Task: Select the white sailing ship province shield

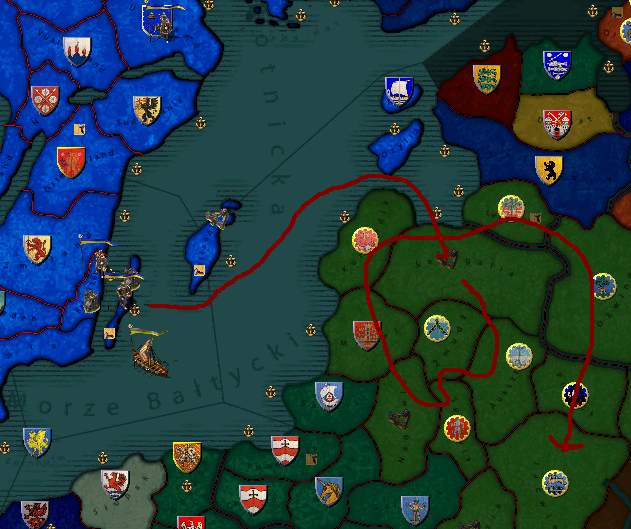Action: click(397, 93)
